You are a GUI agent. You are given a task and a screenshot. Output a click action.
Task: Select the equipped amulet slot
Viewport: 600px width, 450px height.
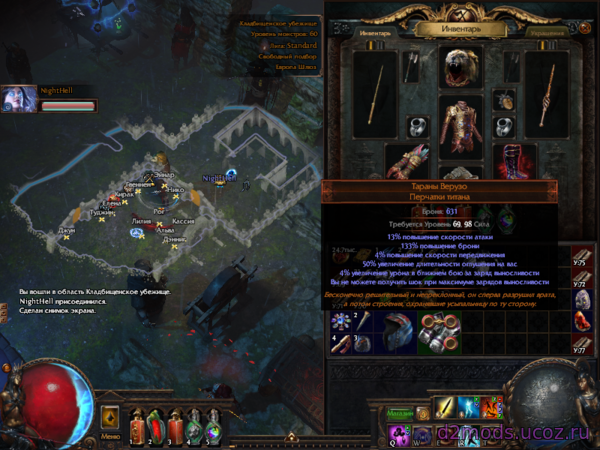pos(504,100)
